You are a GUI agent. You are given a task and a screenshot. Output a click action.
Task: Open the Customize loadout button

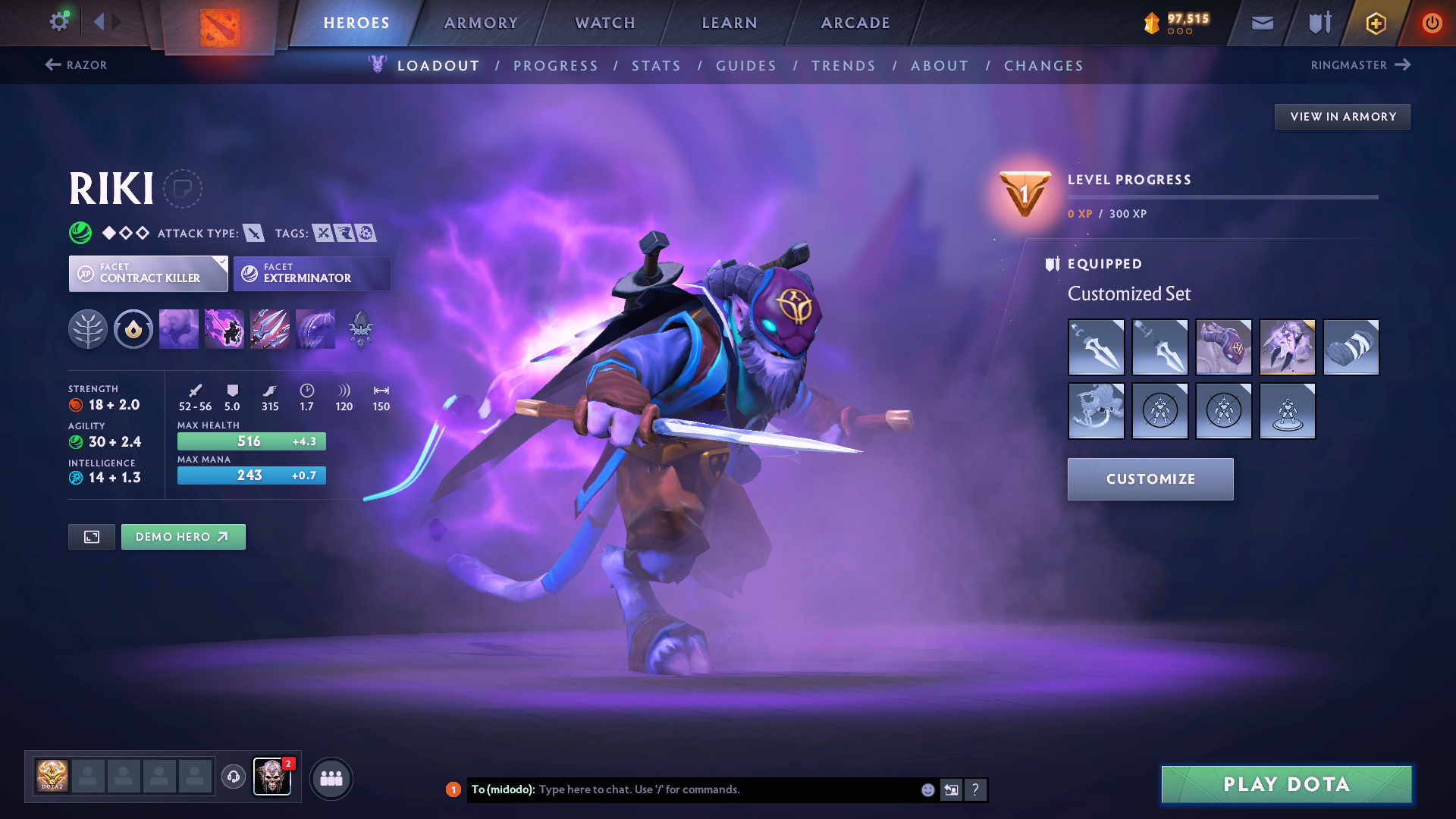point(1150,479)
